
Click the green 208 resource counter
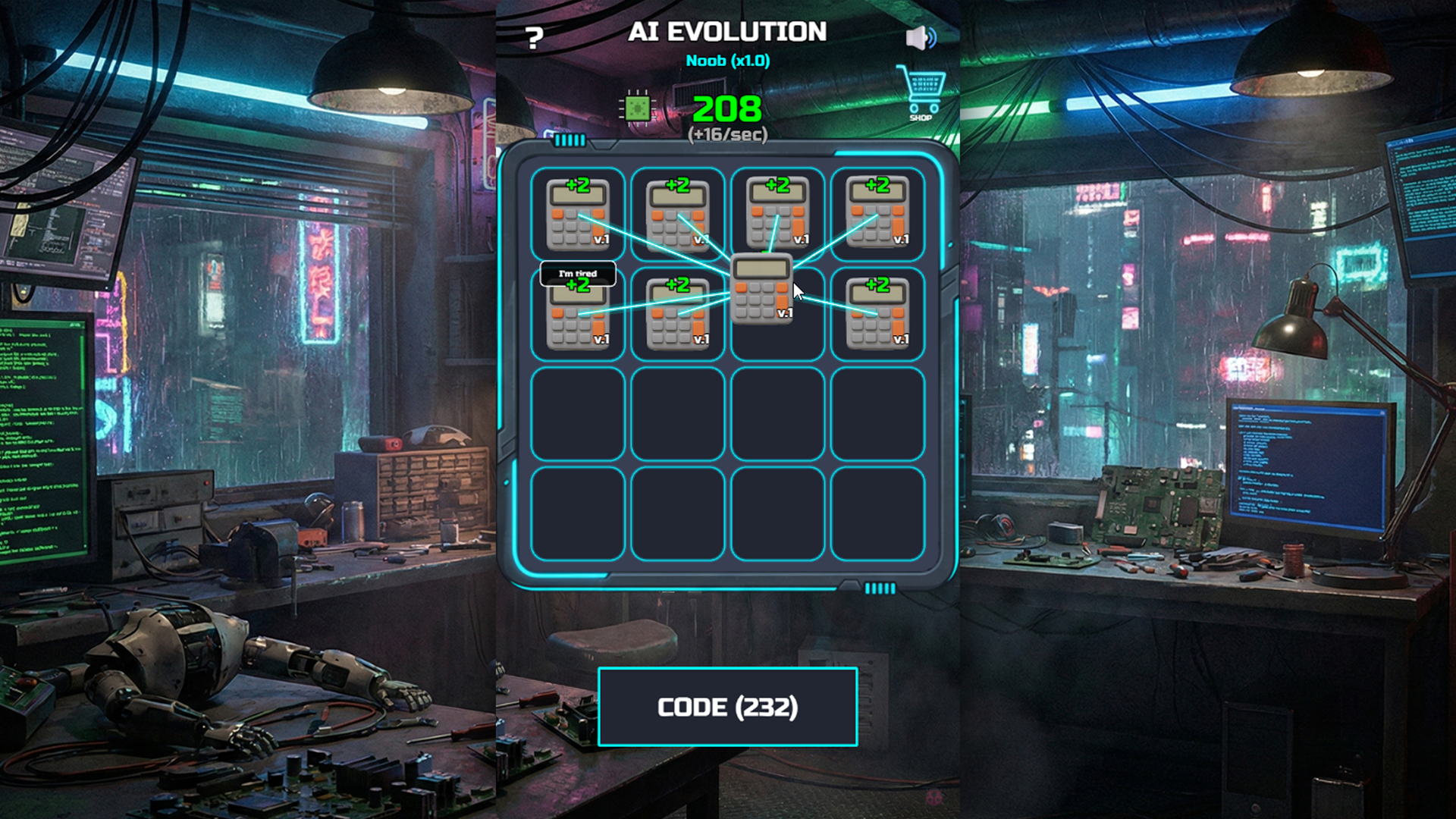pyautogui.click(x=726, y=108)
